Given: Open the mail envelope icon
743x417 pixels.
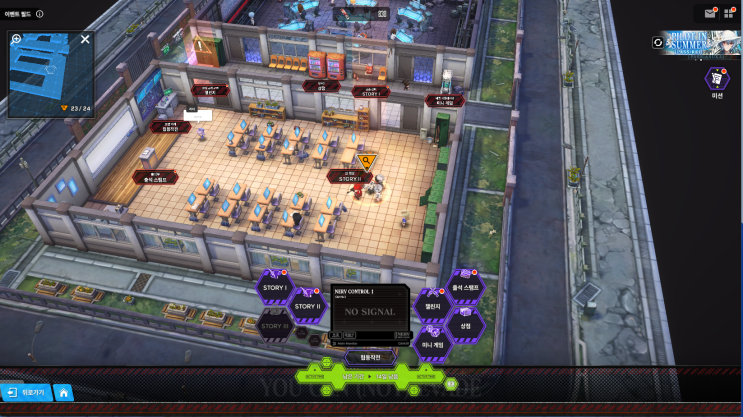Looking at the screenshot, I should (x=710, y=13).
